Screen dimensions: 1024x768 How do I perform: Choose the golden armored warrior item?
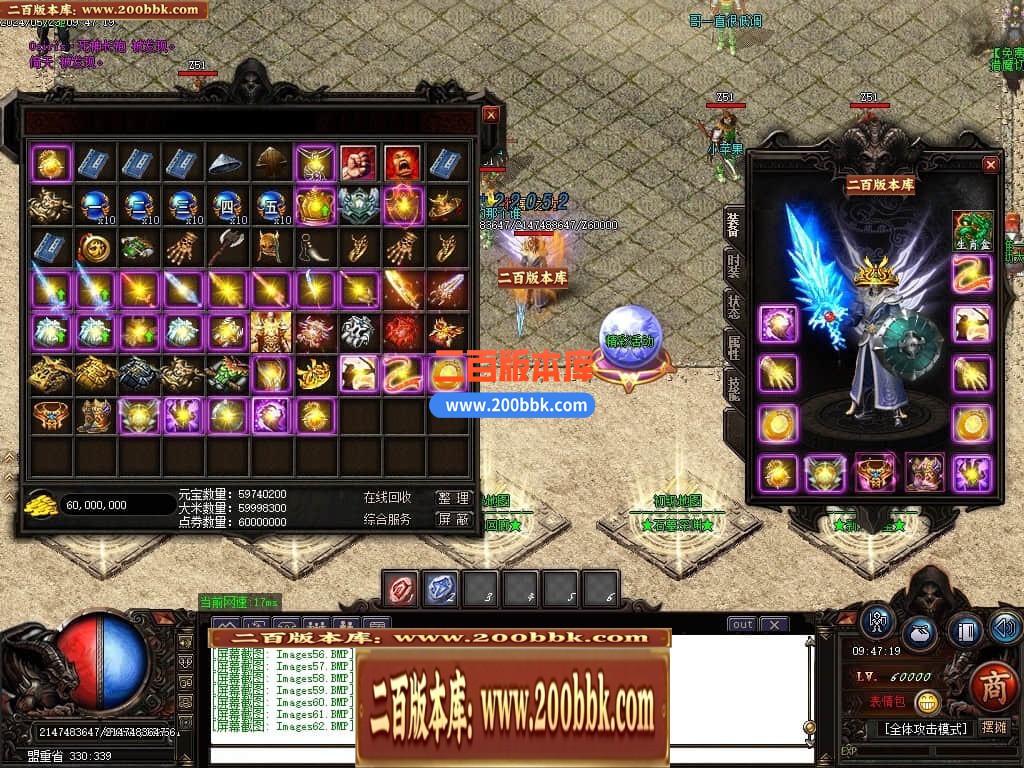coord(271,332)
